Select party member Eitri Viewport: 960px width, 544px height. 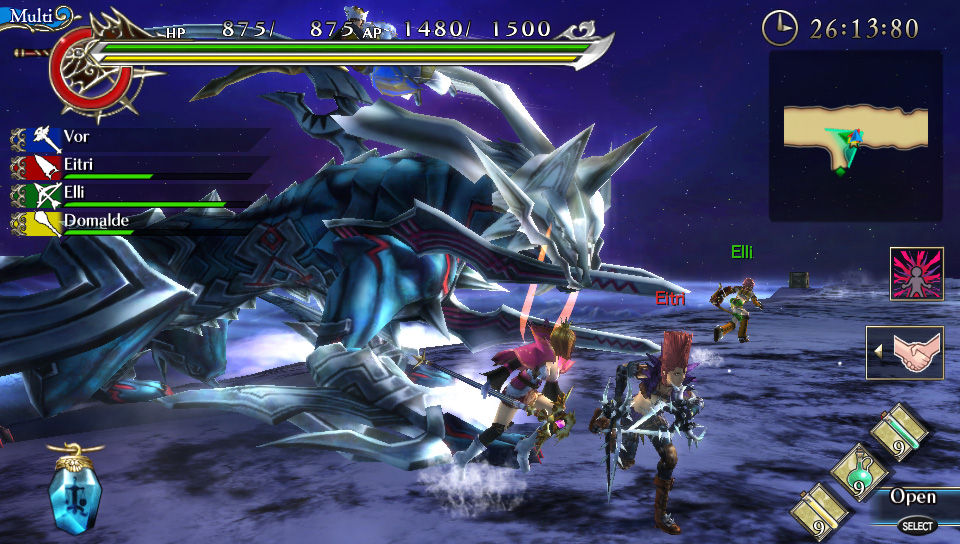[80, 164]
